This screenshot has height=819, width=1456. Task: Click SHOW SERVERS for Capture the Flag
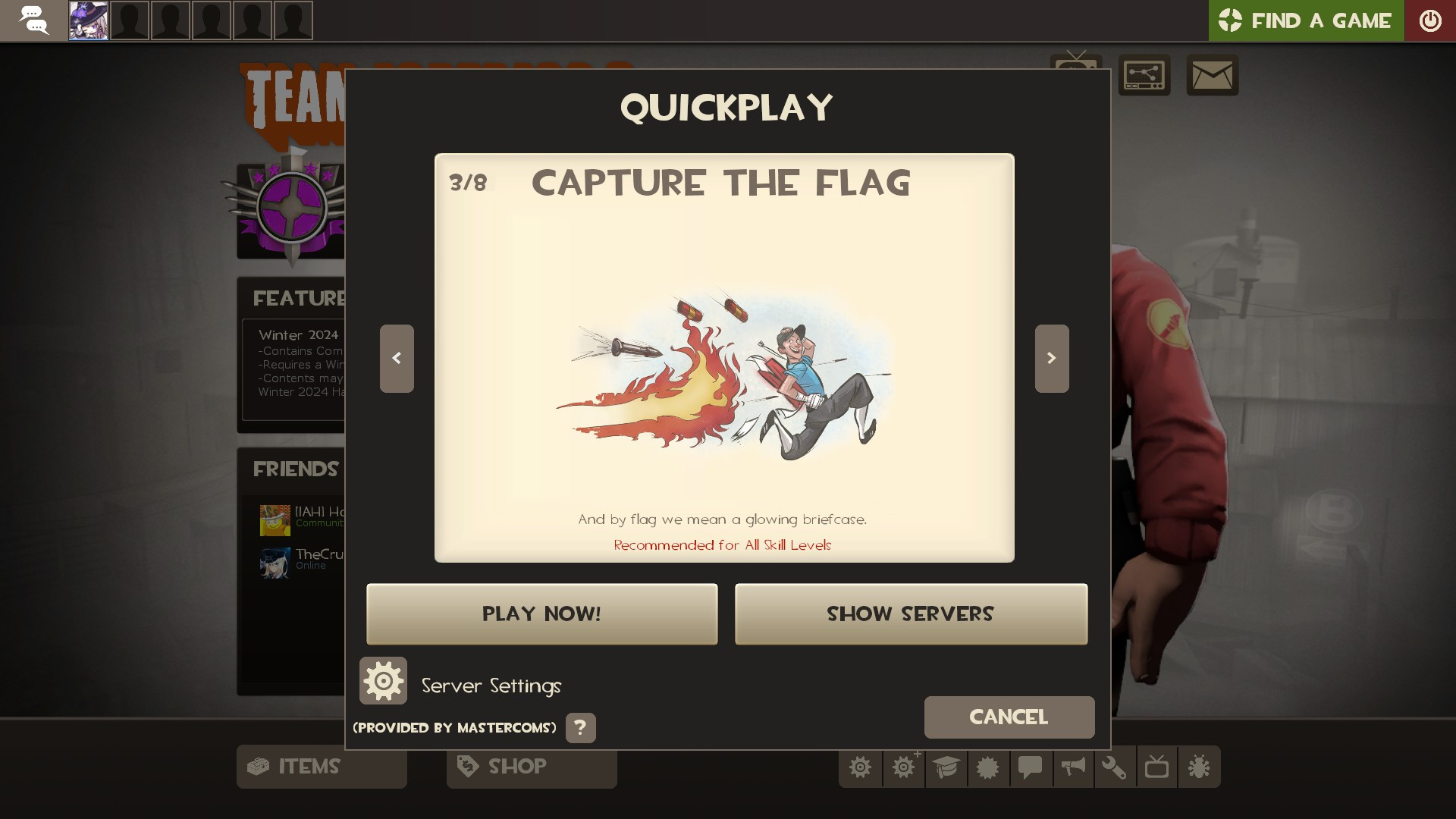click(x=910, y=613)
